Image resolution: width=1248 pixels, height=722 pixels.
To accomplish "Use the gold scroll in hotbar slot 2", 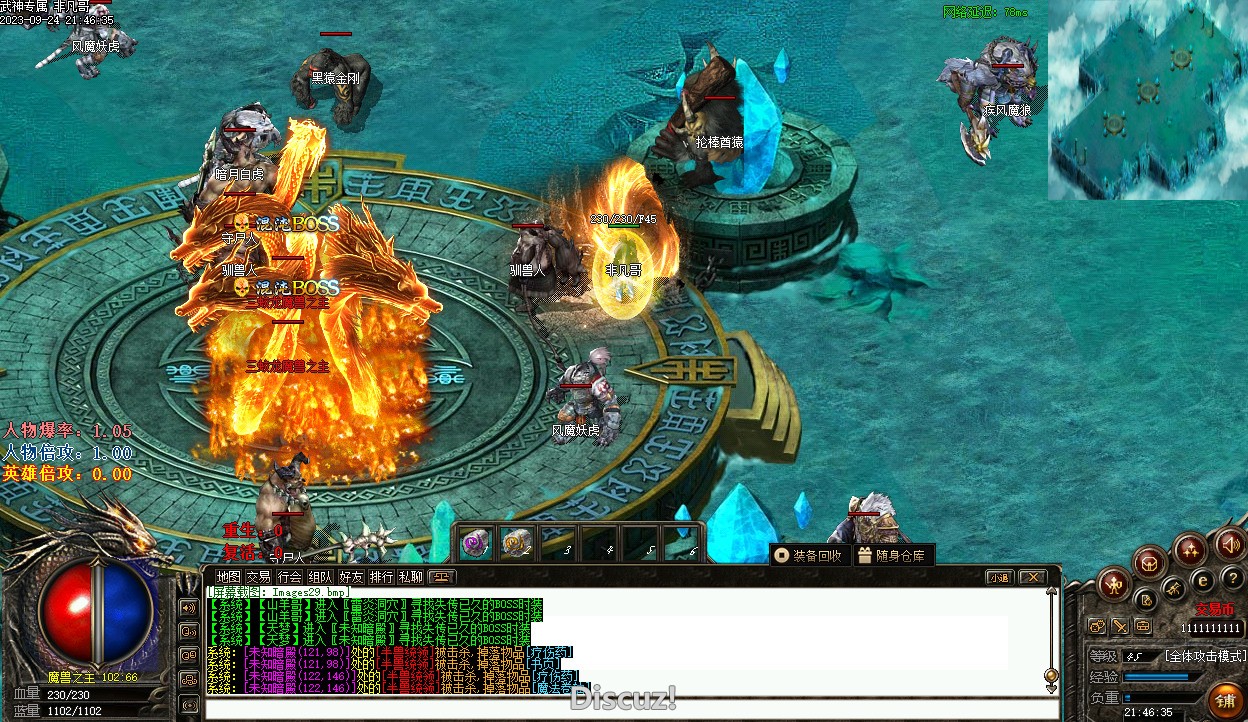I will (x=516, y=543).
